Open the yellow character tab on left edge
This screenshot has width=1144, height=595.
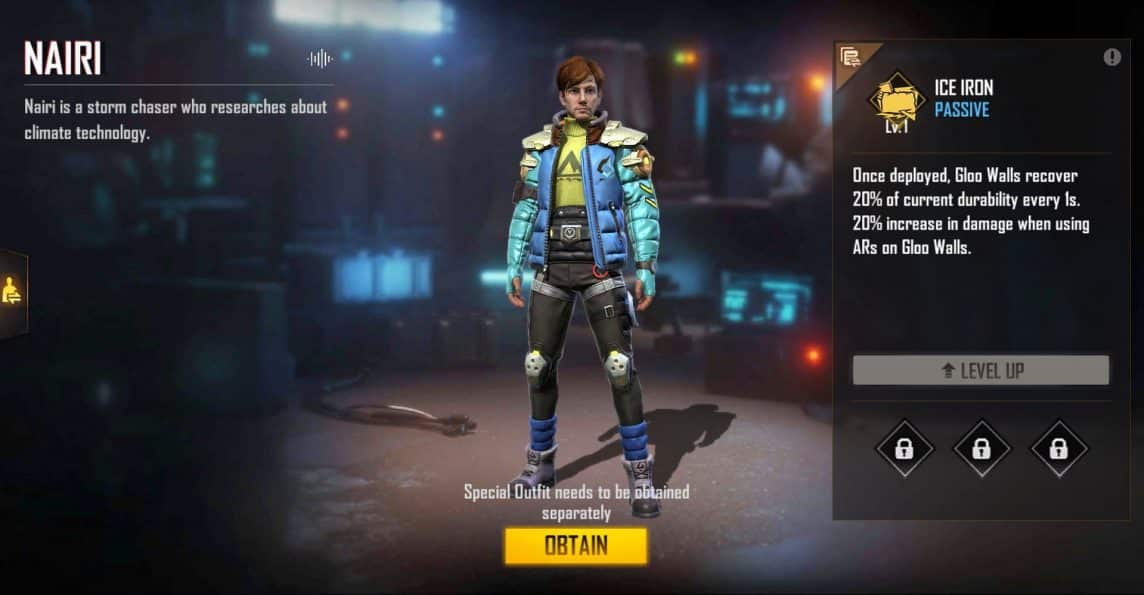(12, 292)
